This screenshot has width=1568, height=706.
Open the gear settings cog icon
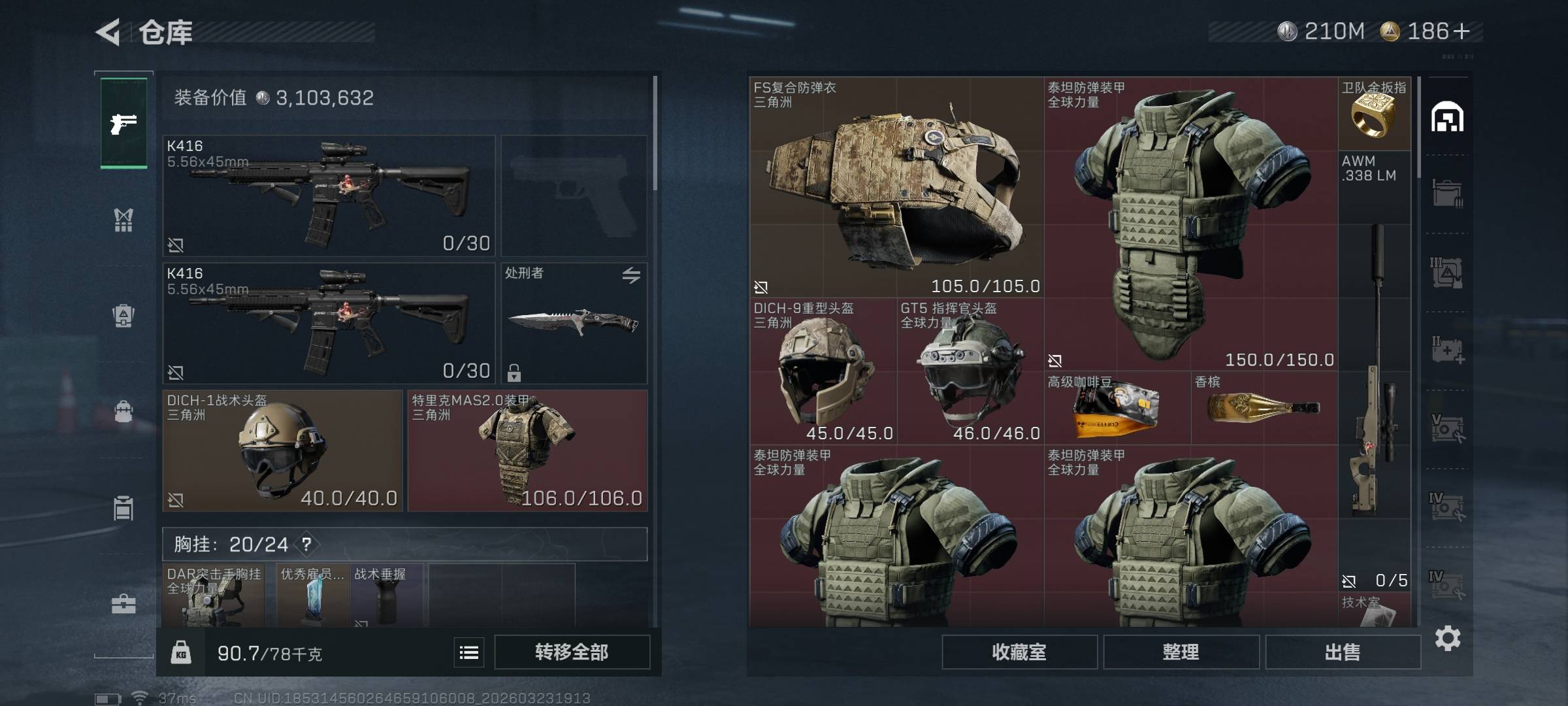coord(1447,638)
